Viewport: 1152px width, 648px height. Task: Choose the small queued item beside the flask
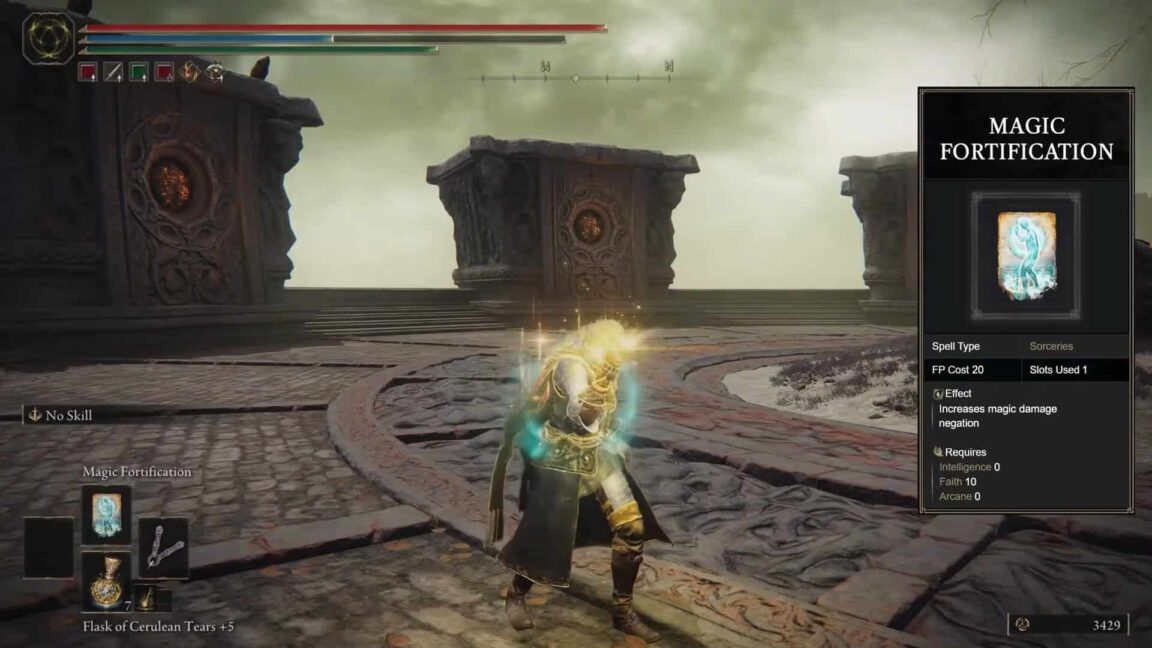(x=146, y=598)
